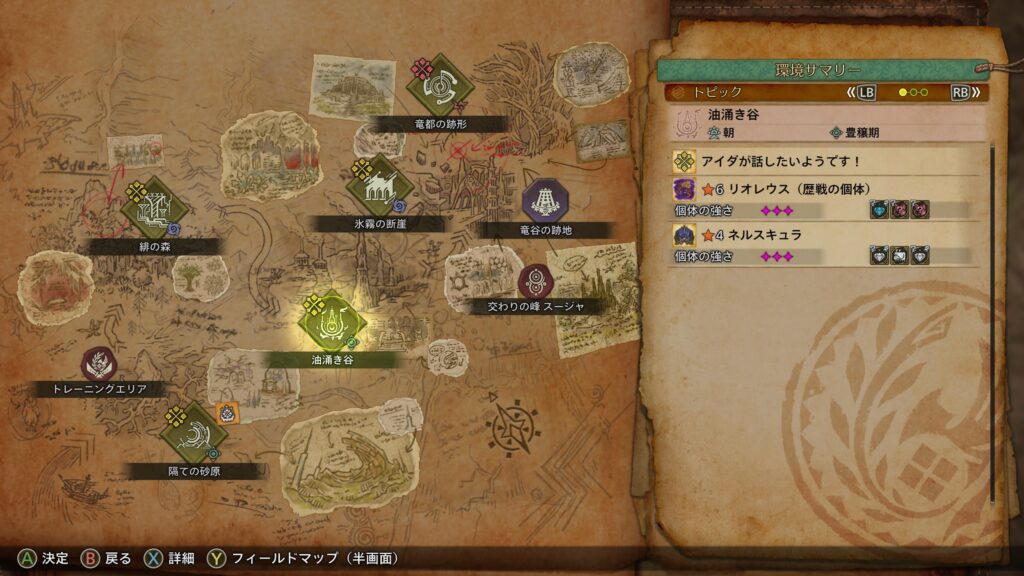Select 交わりの峰 スージャ on the map
The image size is (1024, 576).
535,281
